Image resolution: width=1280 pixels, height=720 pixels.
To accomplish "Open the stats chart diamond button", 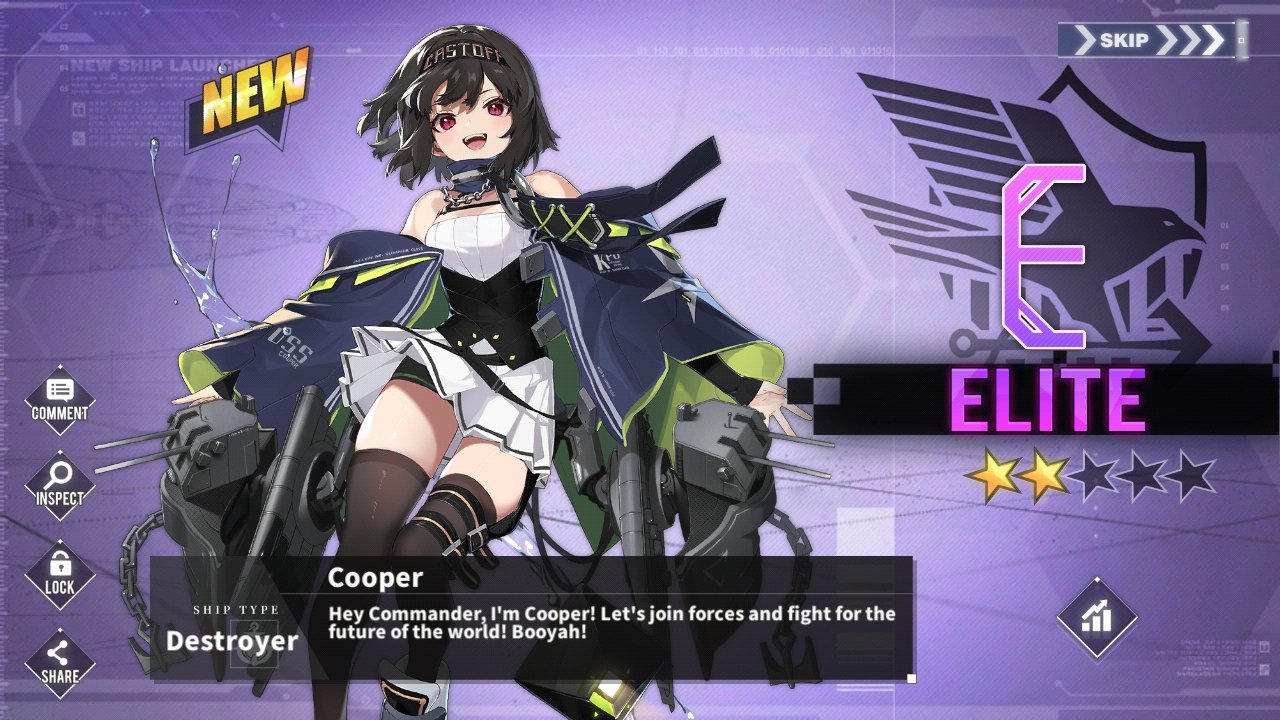I will [1097, 617].
